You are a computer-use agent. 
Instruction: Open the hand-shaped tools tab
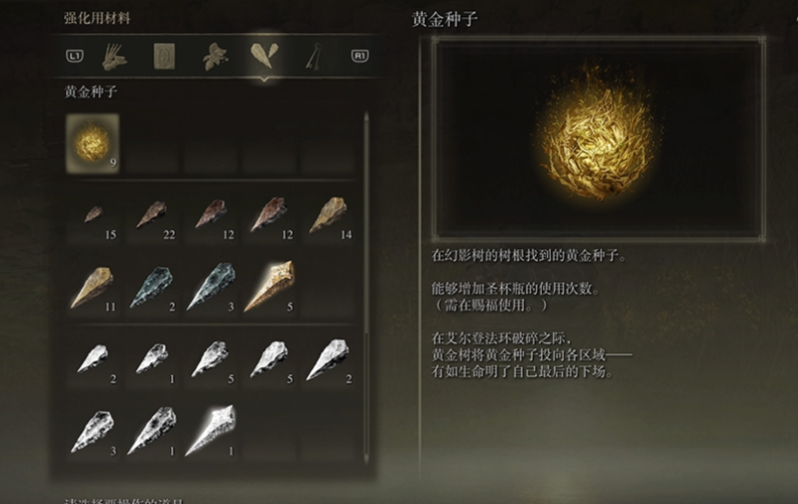point(113,57)
